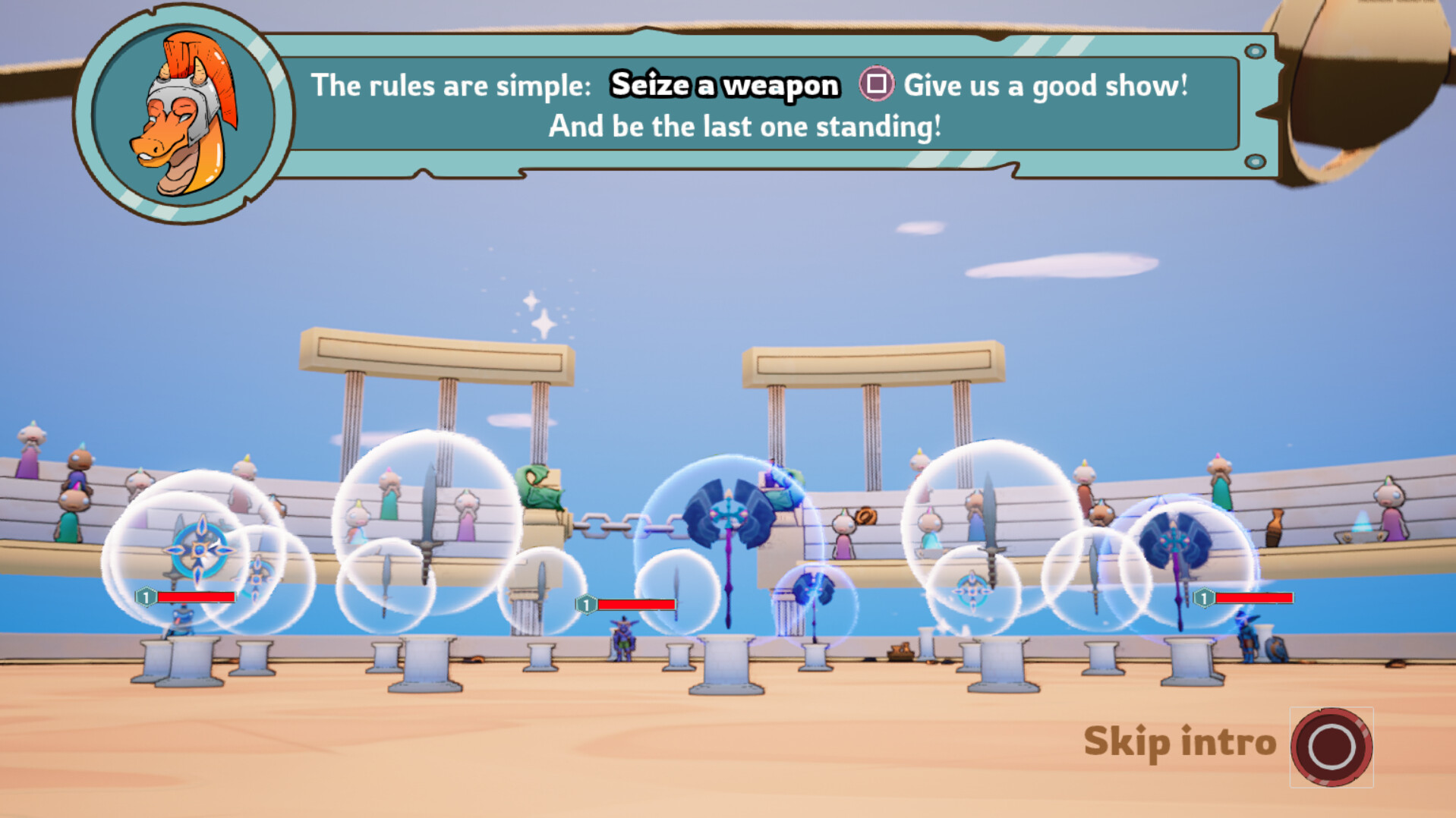Select the spinning shuriken weapon on the left
Screen dimensions: 1456x818
point(200,548)
